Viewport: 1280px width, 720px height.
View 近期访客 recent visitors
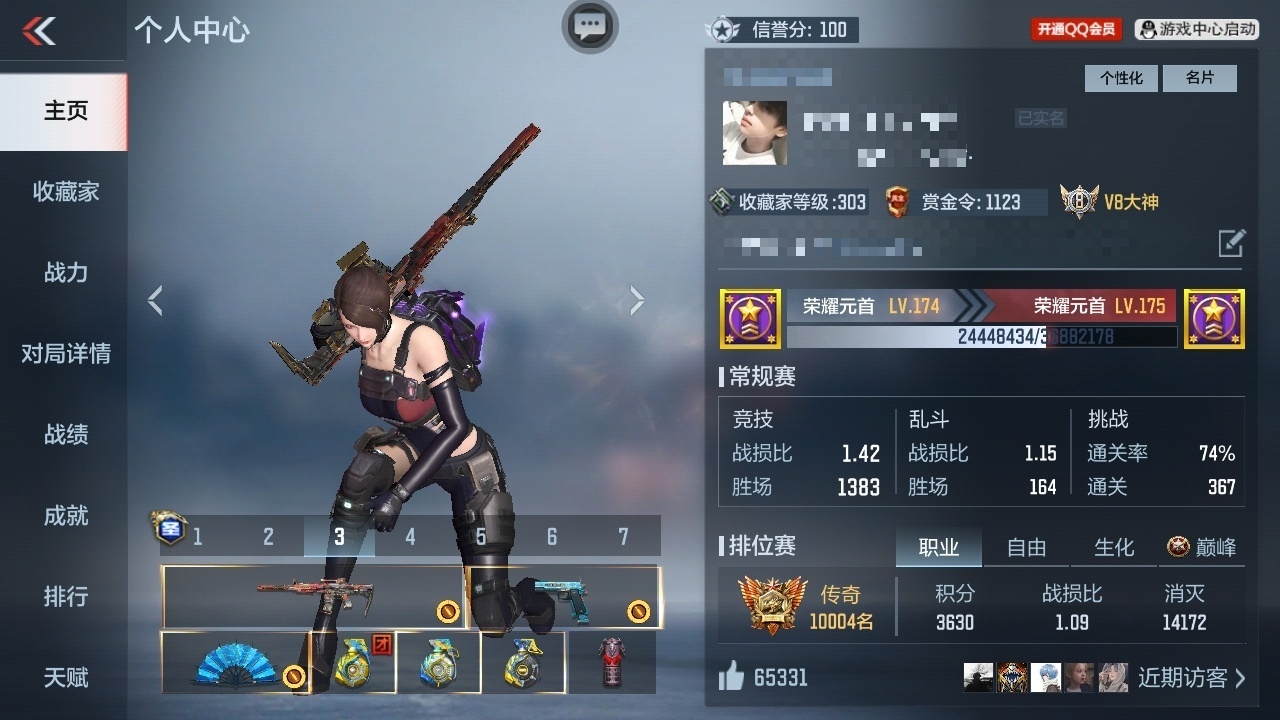tap(1191, 678)
